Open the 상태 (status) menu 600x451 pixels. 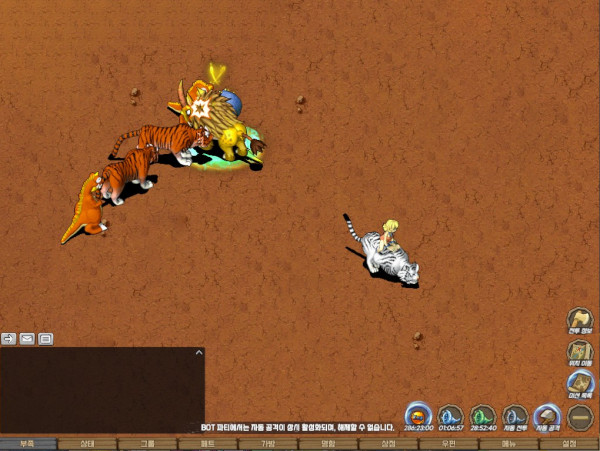pyautogui.click(x=88, y=443)
